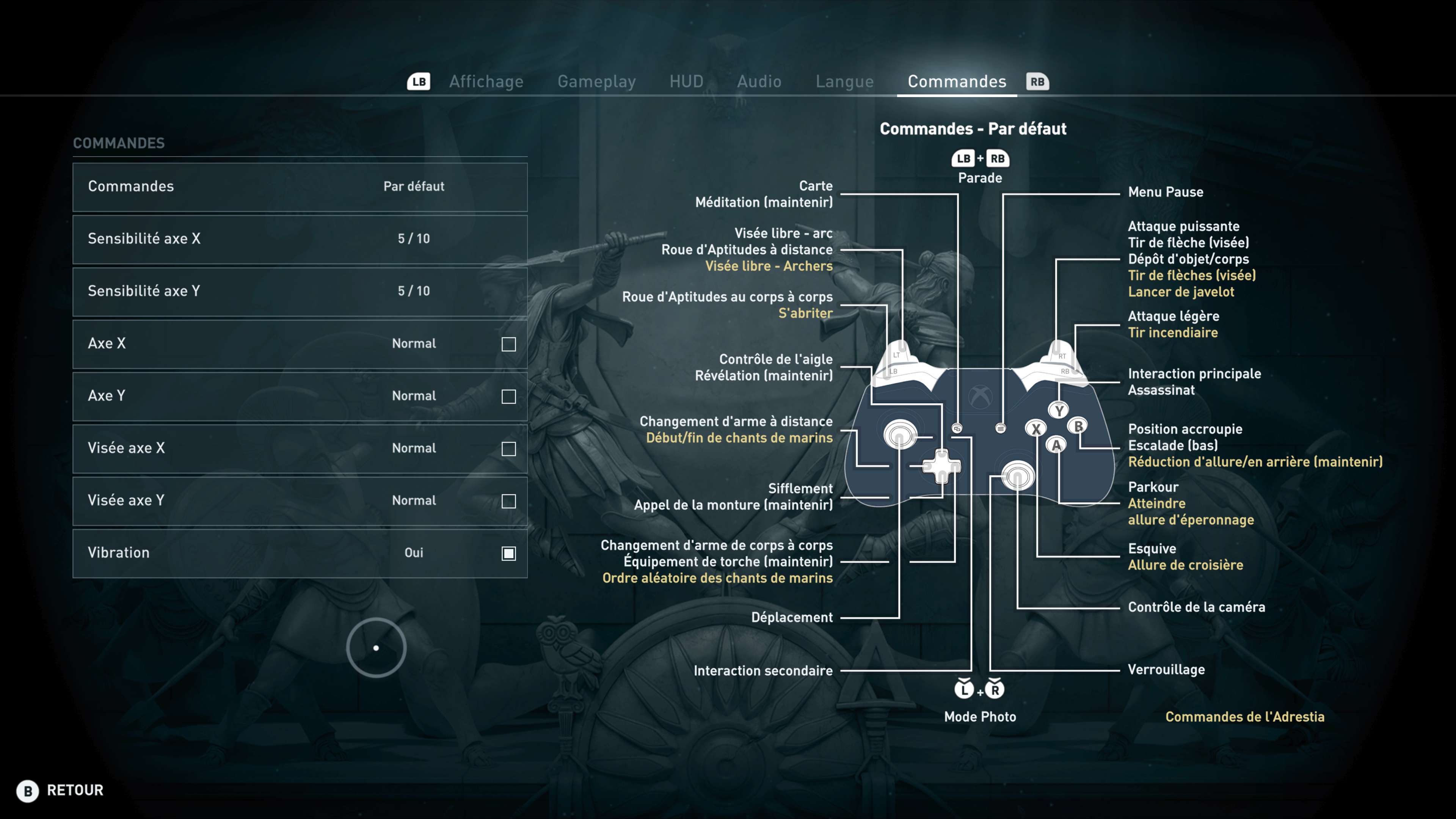Disable the Vibration checkbox

click(x=509, y=553)
